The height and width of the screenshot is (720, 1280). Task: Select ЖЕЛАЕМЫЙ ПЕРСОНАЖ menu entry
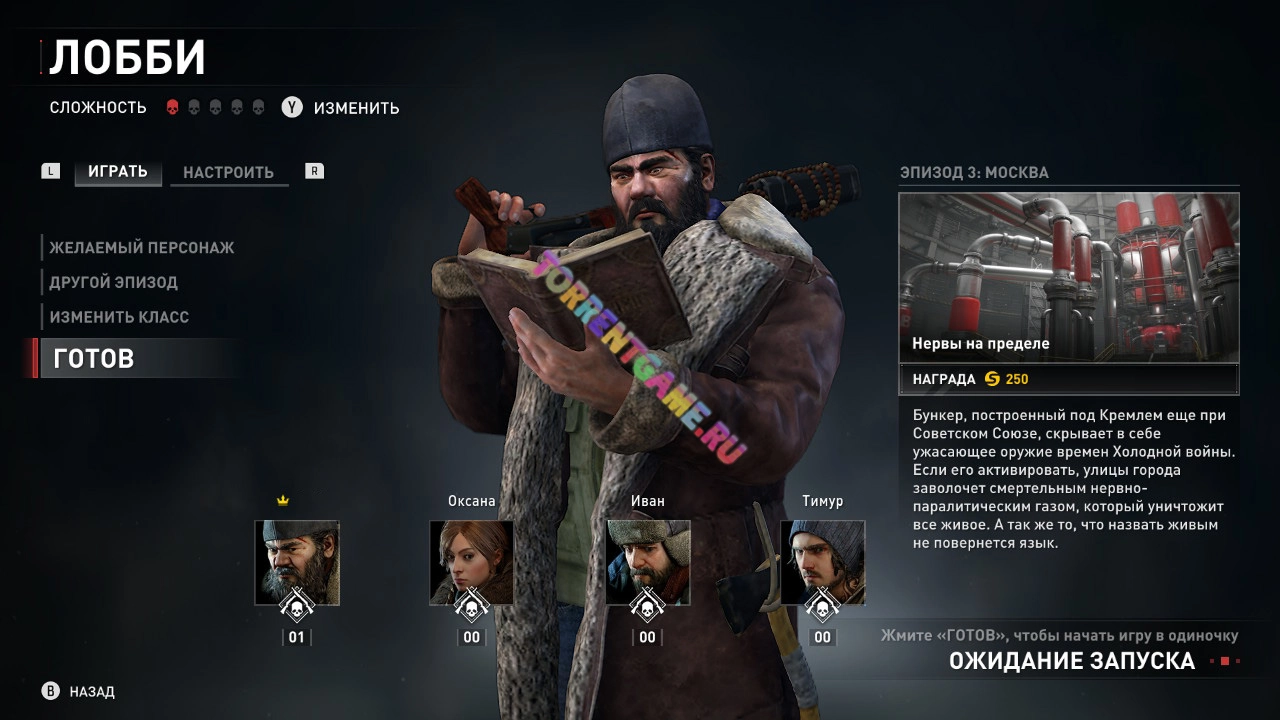pyautogui.click(x=142, y=247)
